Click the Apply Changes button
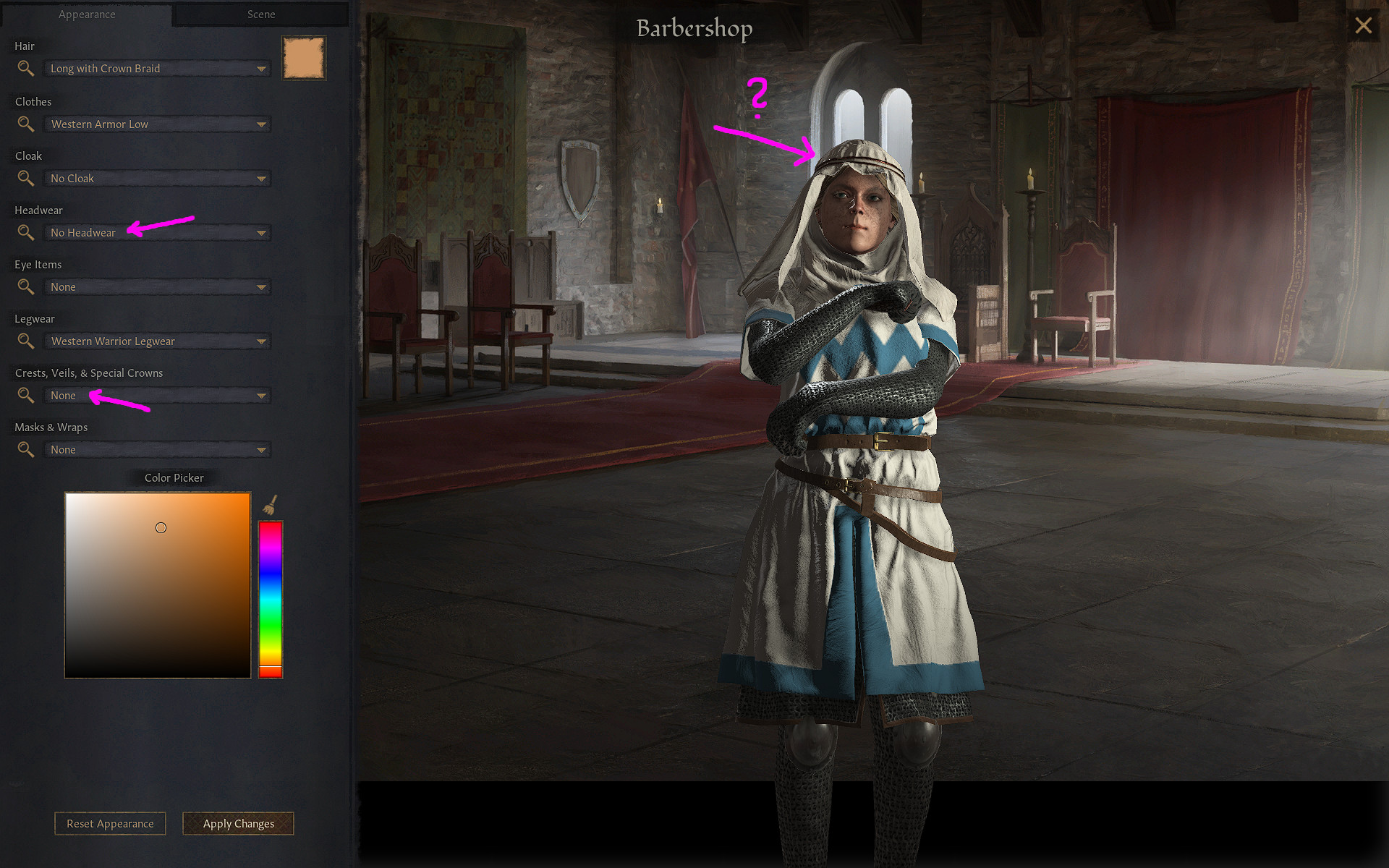Image resolution: width=1389 pixels, height=868 pixels. coord(238,823)
